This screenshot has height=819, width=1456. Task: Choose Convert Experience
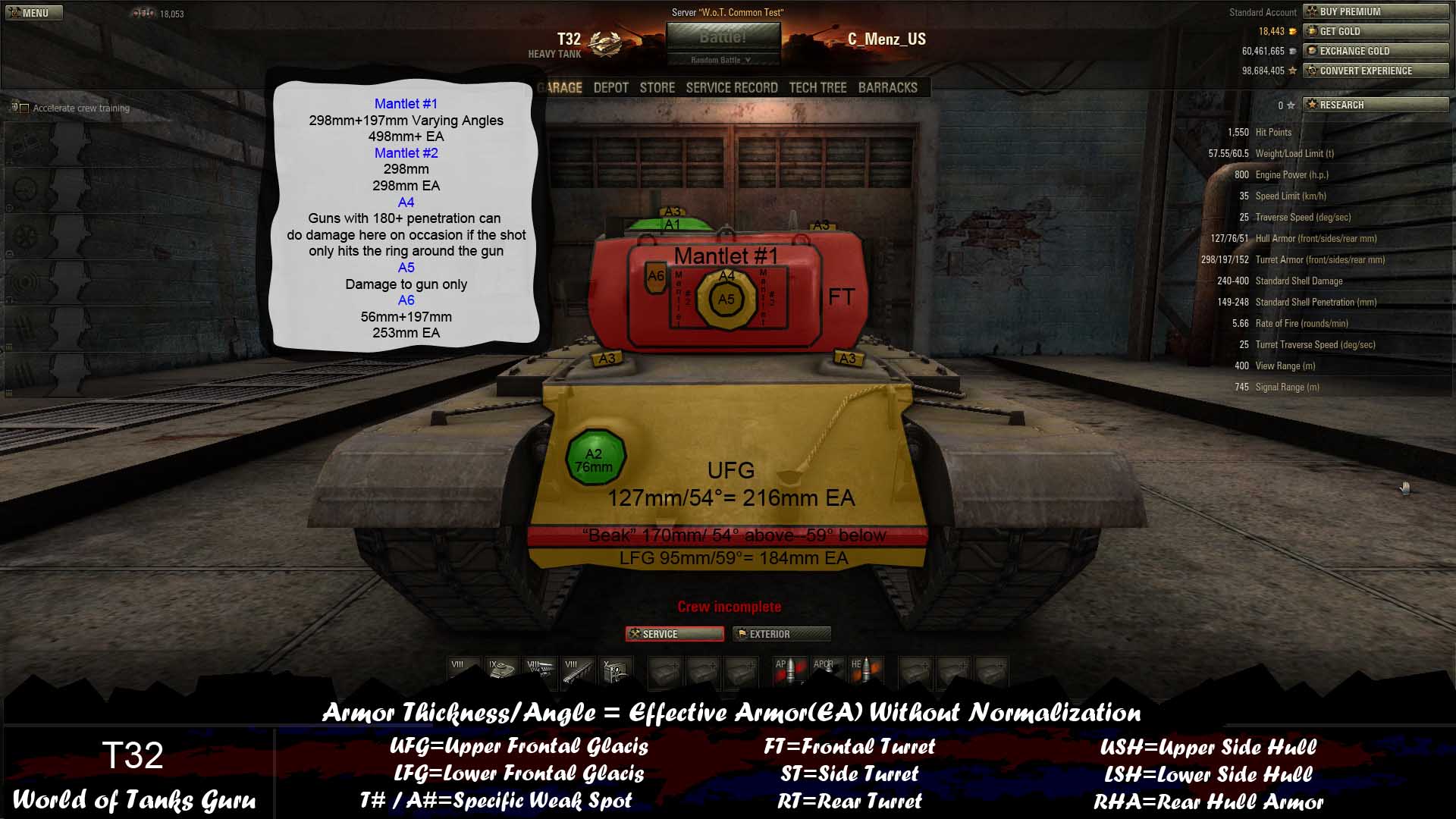click(1375, 71)
